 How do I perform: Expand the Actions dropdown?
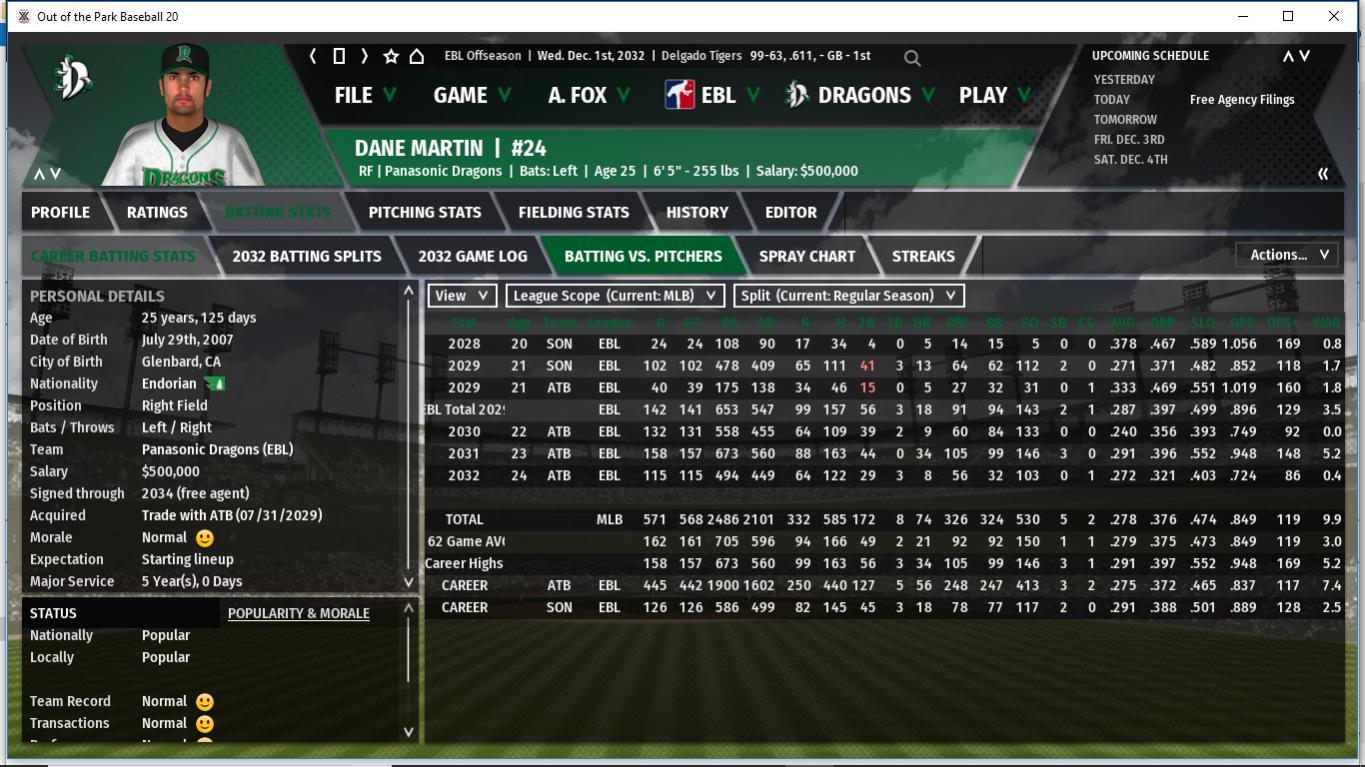(x=1288, y=255)
